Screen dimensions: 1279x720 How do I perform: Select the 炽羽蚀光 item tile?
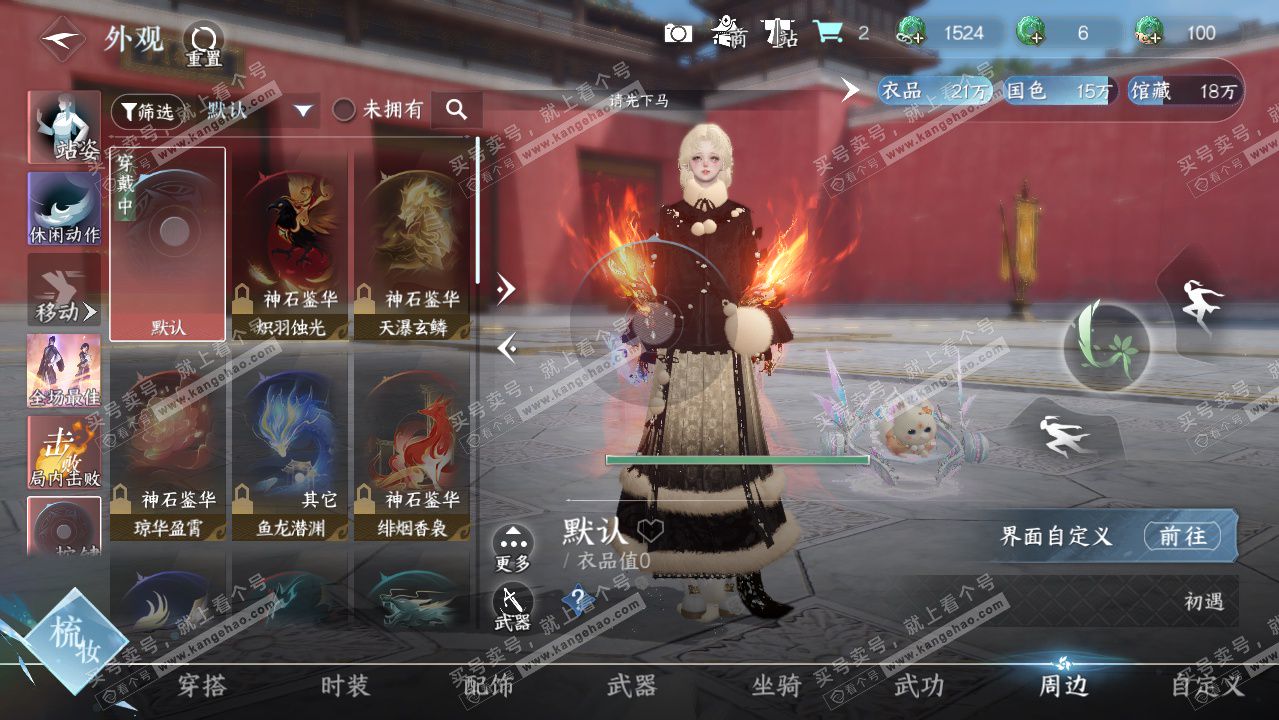pos(290,245)
